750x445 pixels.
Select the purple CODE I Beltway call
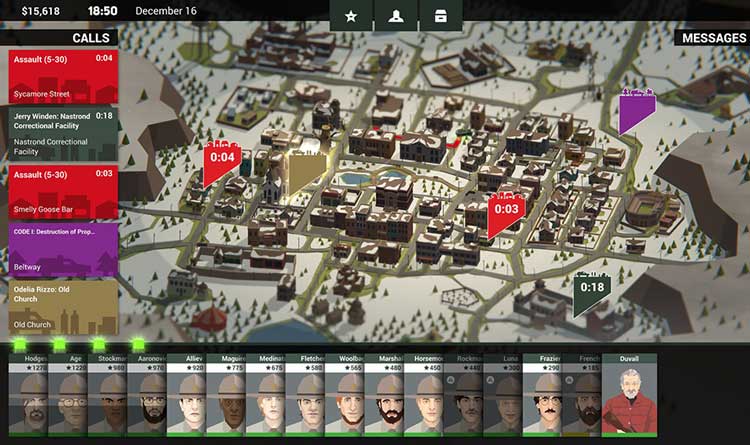[62, 248]
